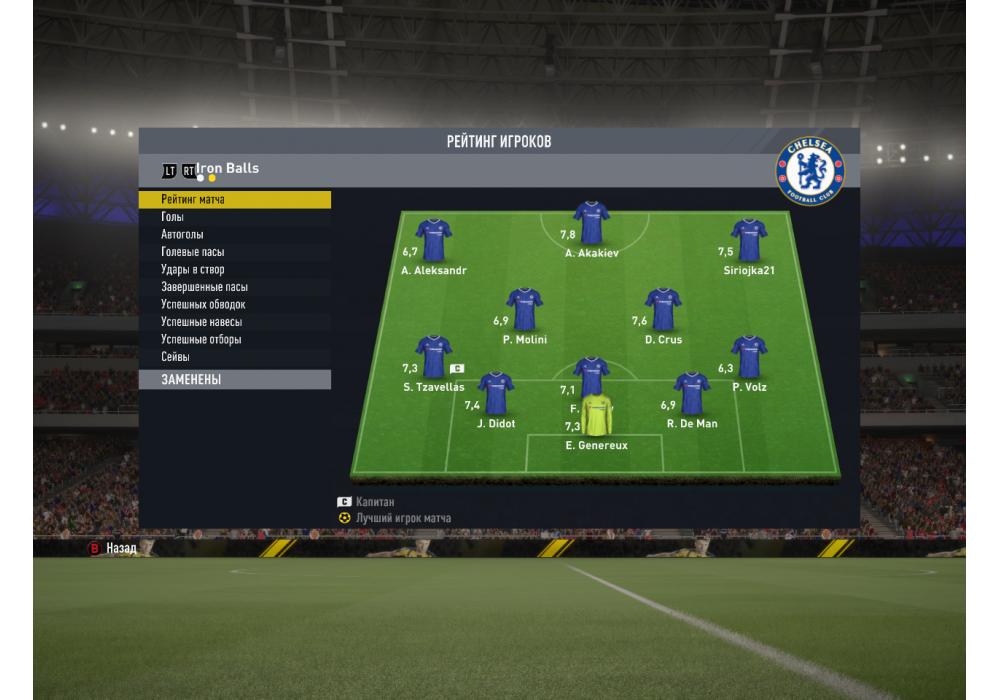The width and height of the screenshot is (1000, 700).
Task: Select the Успешные отборы entry
Action: (x=234, y=339)
